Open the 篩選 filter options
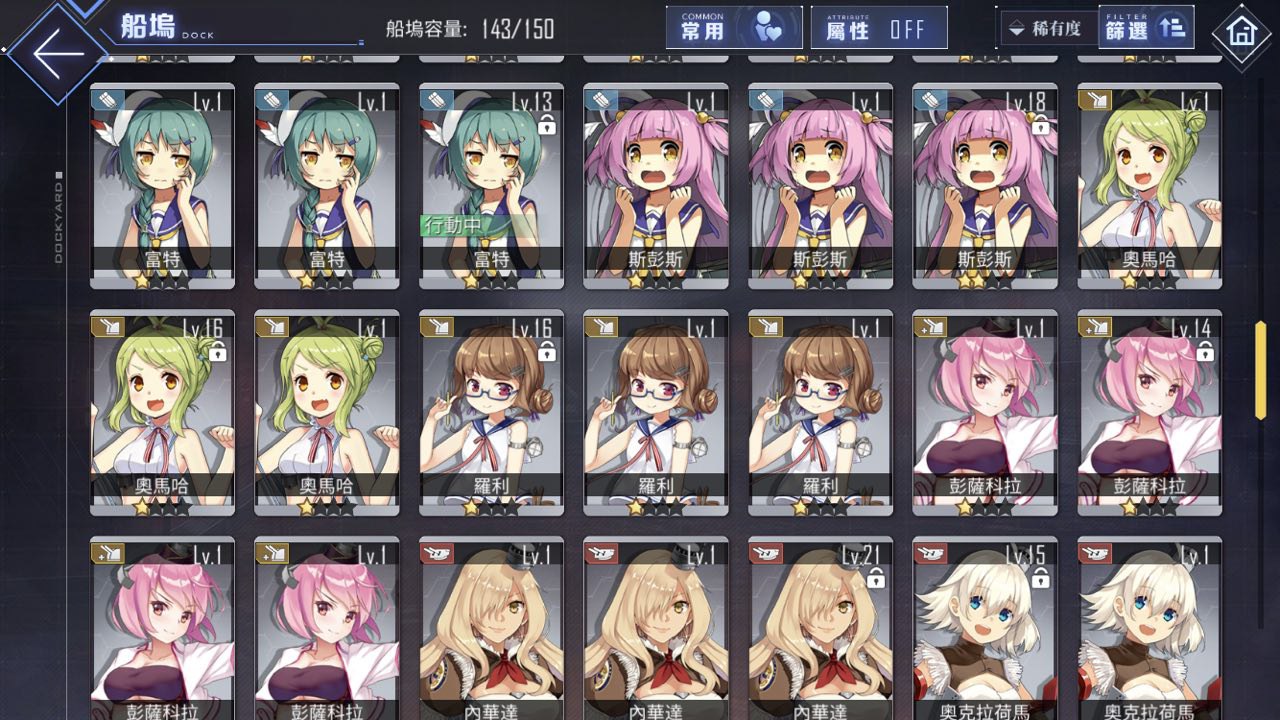The width and height of the screenshot is (1280, 720). (x=1145, y=28)
